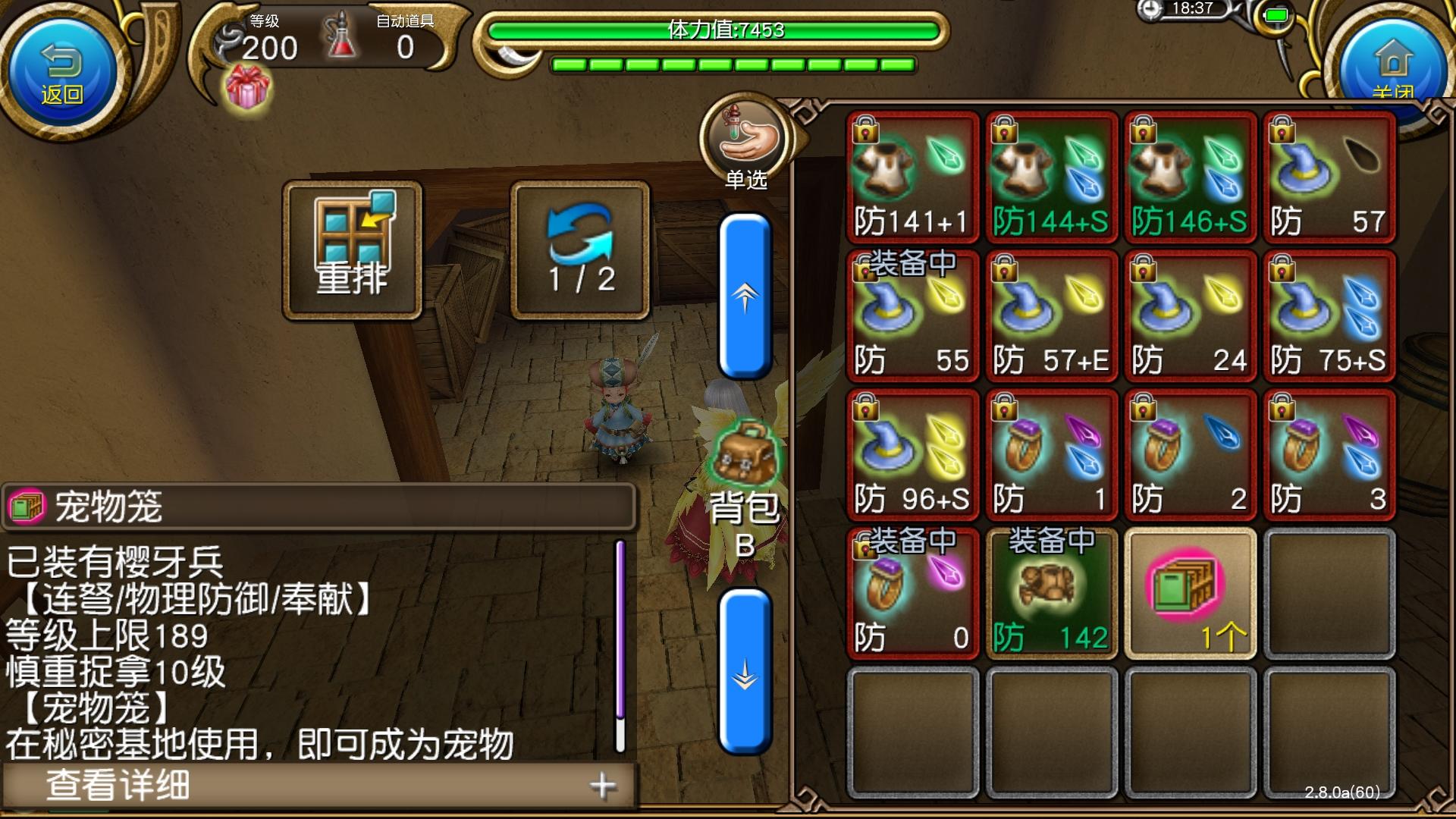Expand details using the + icon
This screenshot has width=1456, height=819.
coord(603,785)
